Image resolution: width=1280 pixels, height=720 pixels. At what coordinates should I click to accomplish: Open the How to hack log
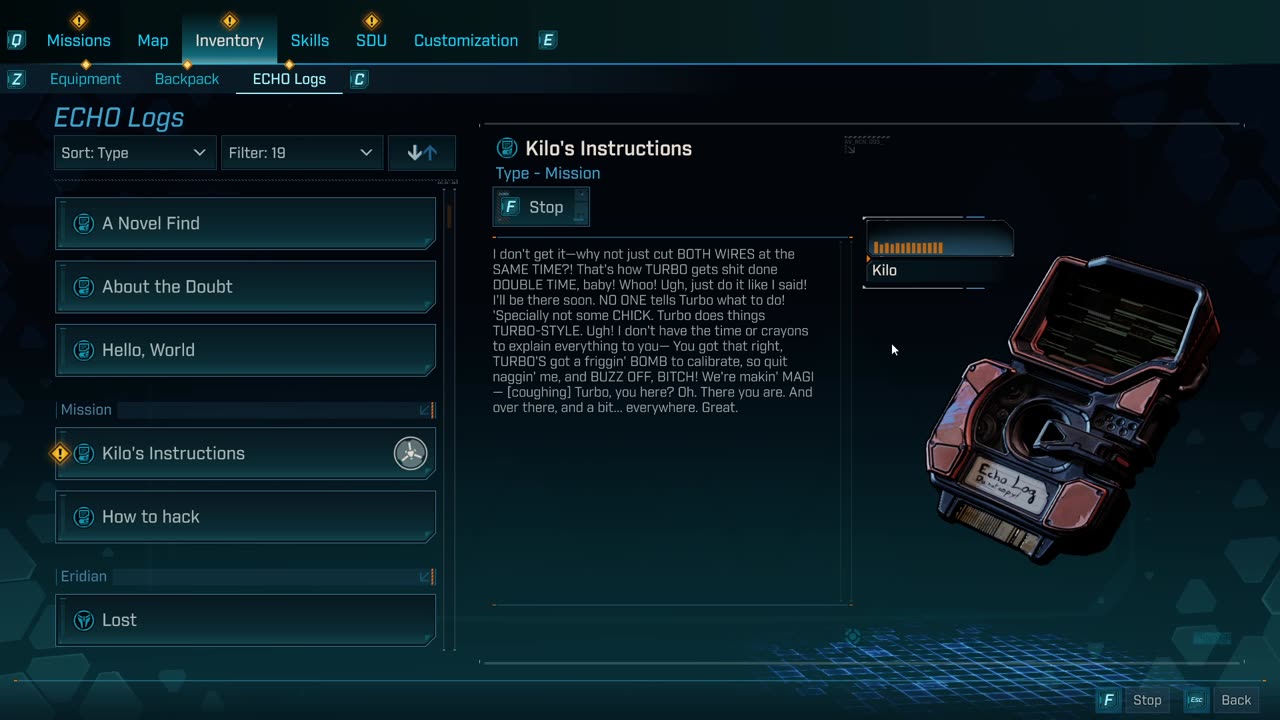point(245,517)
